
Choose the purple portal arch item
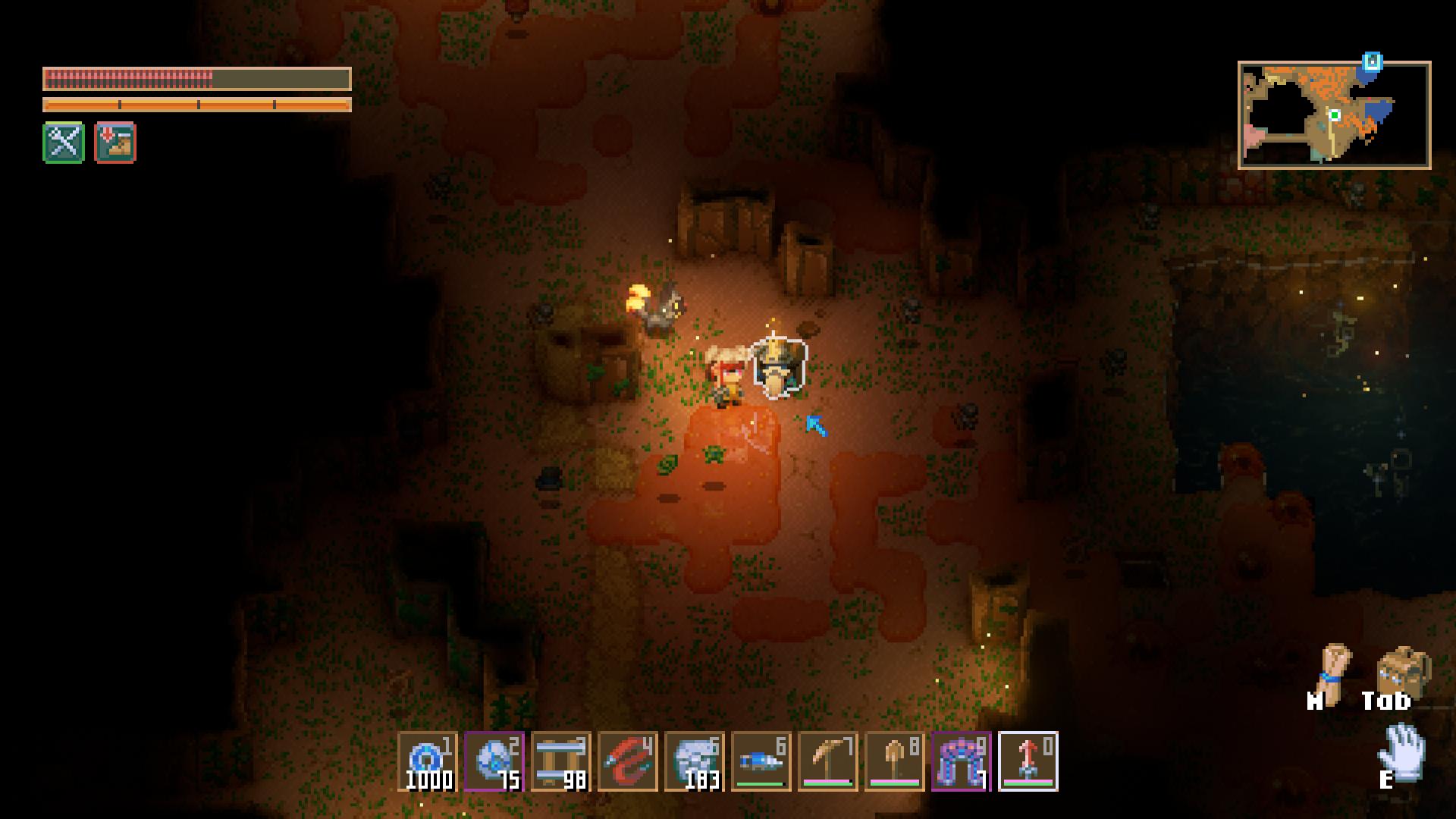(961, 761)
